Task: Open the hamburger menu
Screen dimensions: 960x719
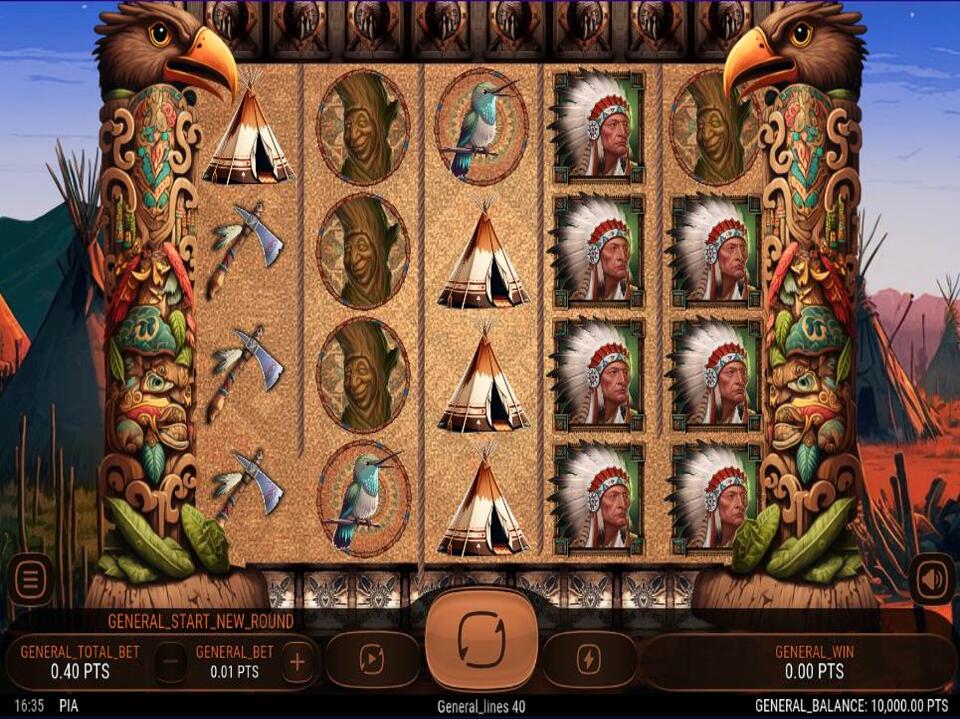Action: pos(30,579)
